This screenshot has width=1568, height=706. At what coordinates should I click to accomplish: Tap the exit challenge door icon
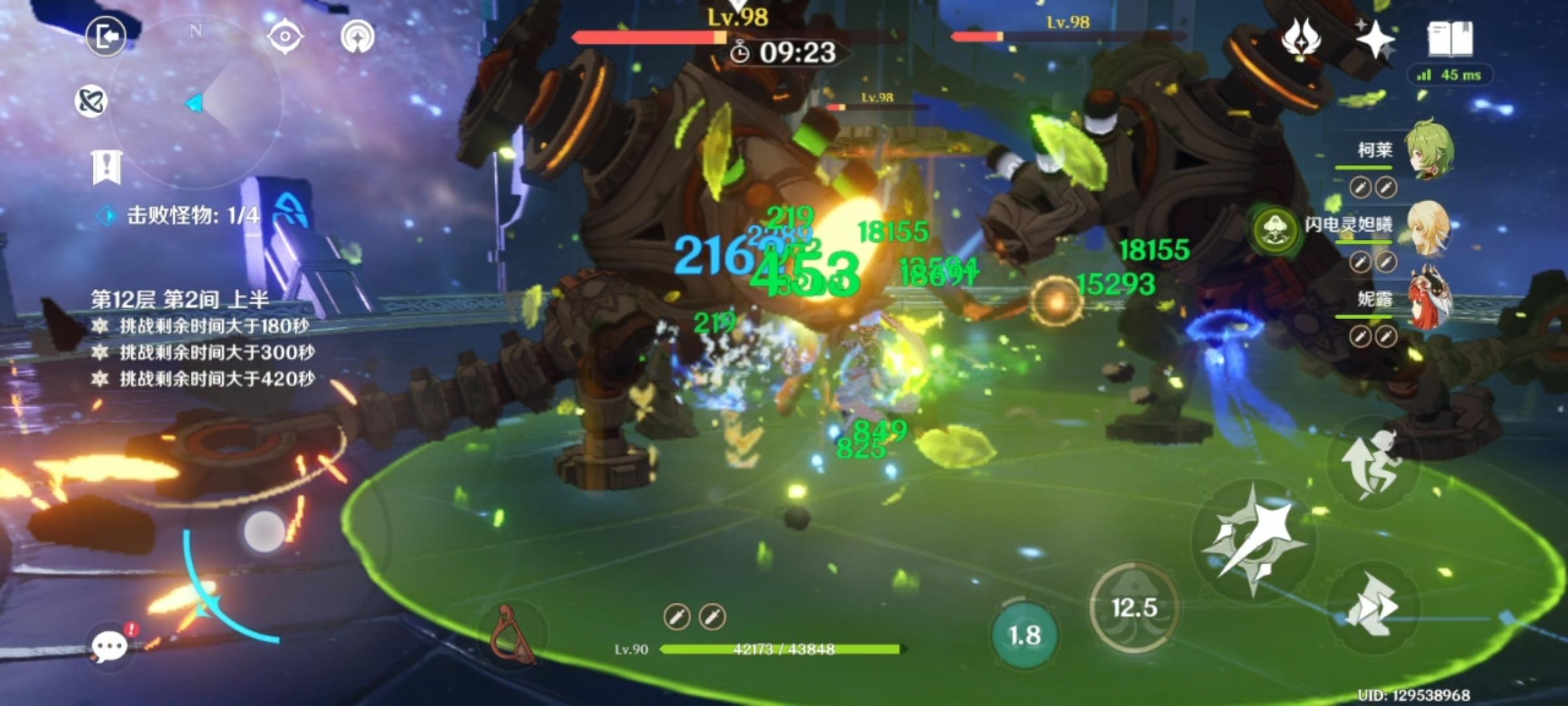[x=106, y=37]
